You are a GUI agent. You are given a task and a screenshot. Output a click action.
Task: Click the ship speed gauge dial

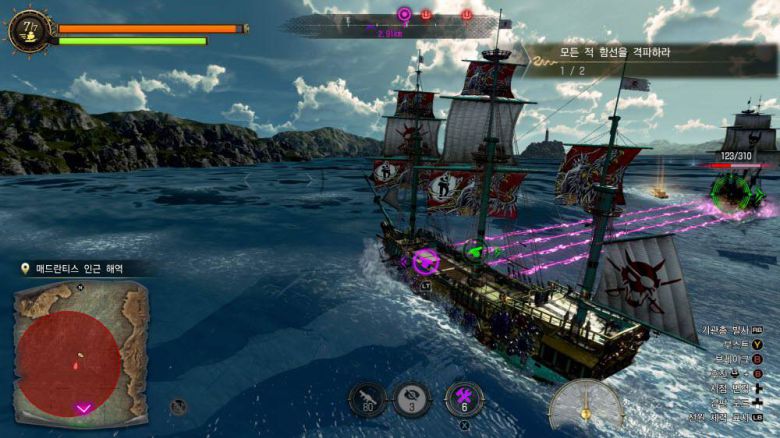coord(585,405)
